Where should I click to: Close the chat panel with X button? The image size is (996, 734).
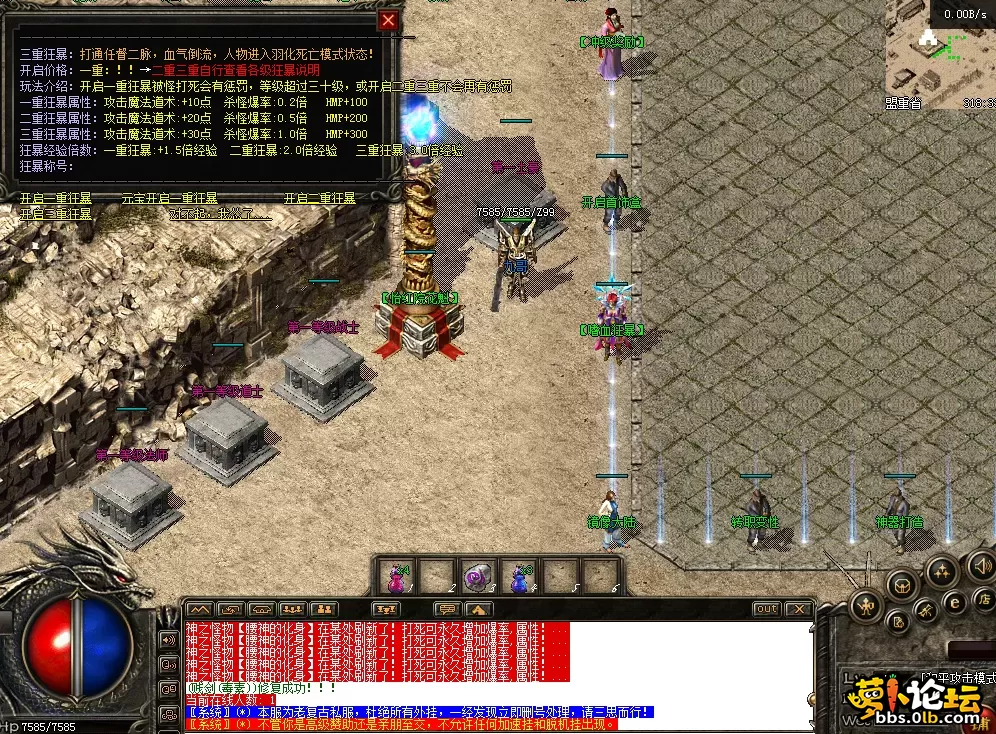pyautogui.click(x=797, y=608)
